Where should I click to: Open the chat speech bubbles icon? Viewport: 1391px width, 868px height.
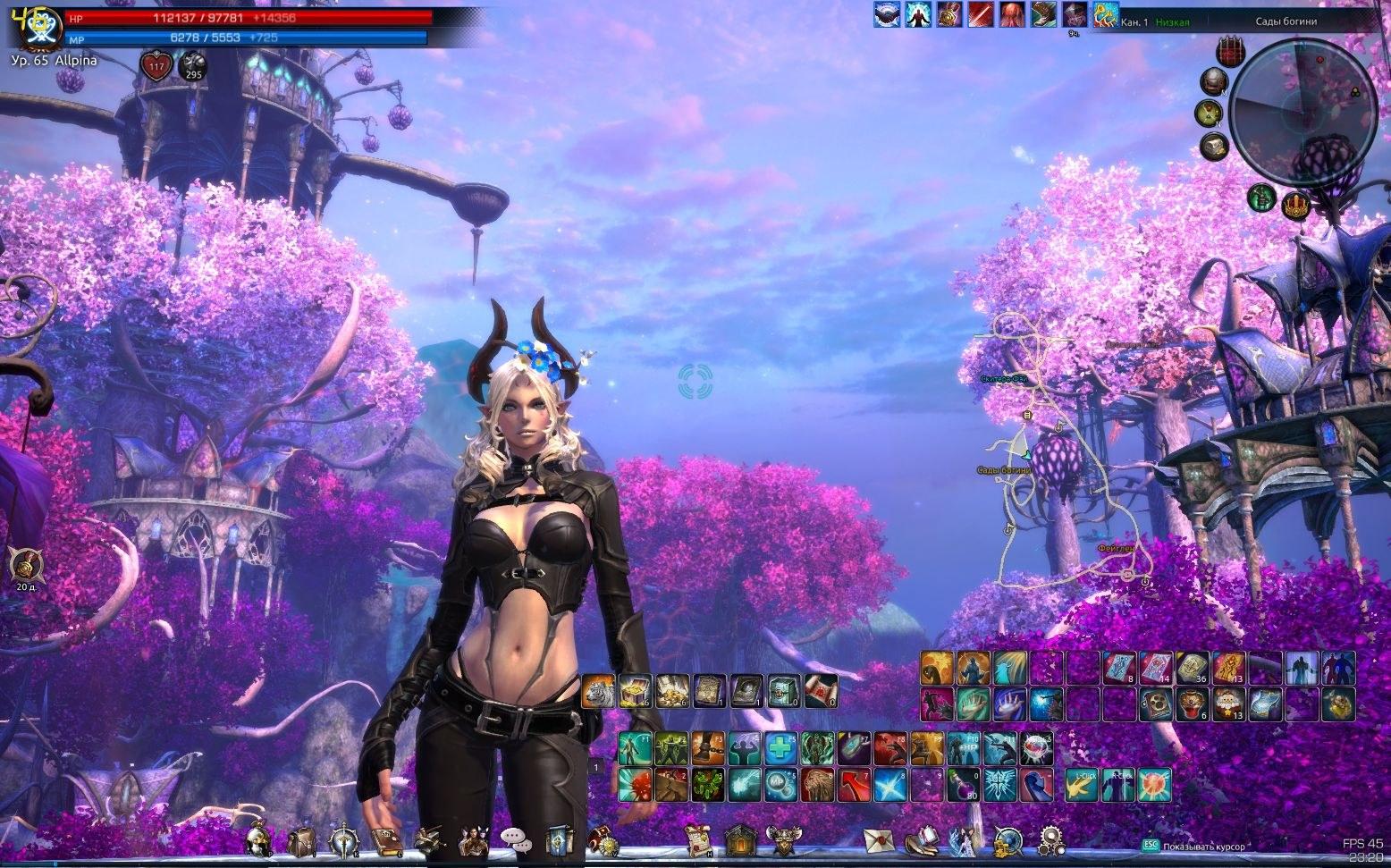tap(516, 839)
